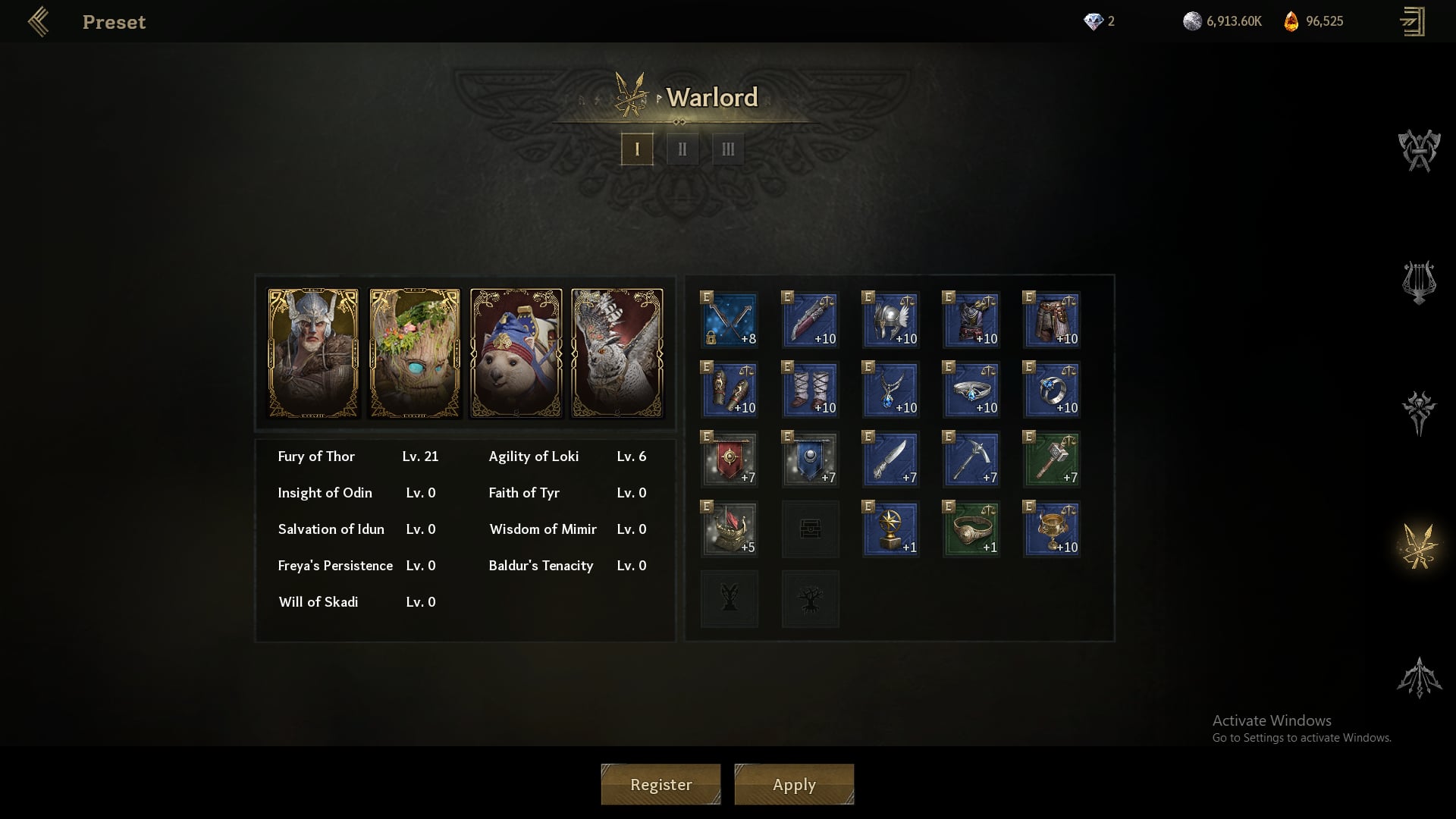
Task: Click the red banner +7 item
Action: [x=730, y=460]
